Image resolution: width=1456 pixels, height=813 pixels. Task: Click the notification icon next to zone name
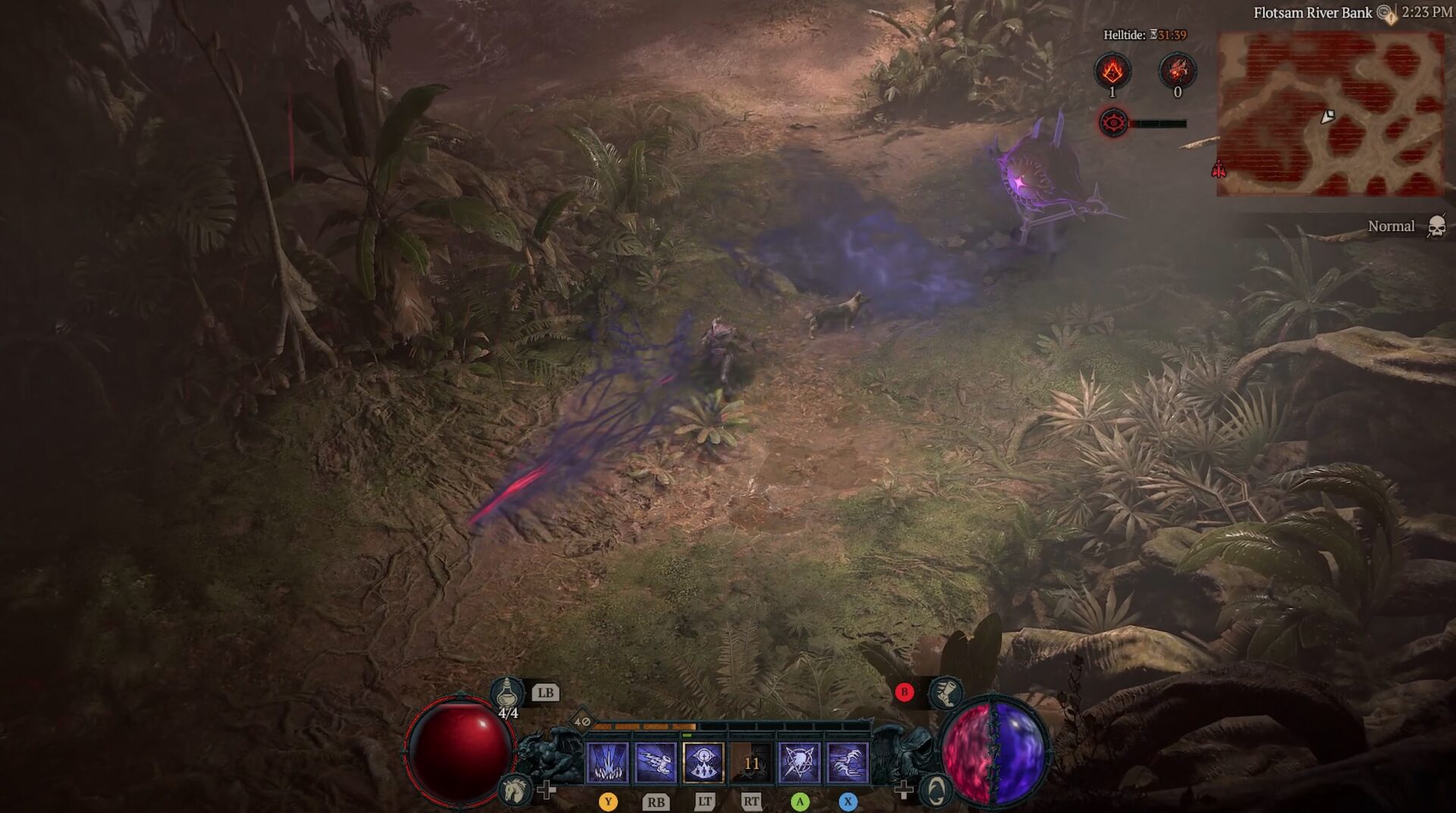tap(1386, 13)
